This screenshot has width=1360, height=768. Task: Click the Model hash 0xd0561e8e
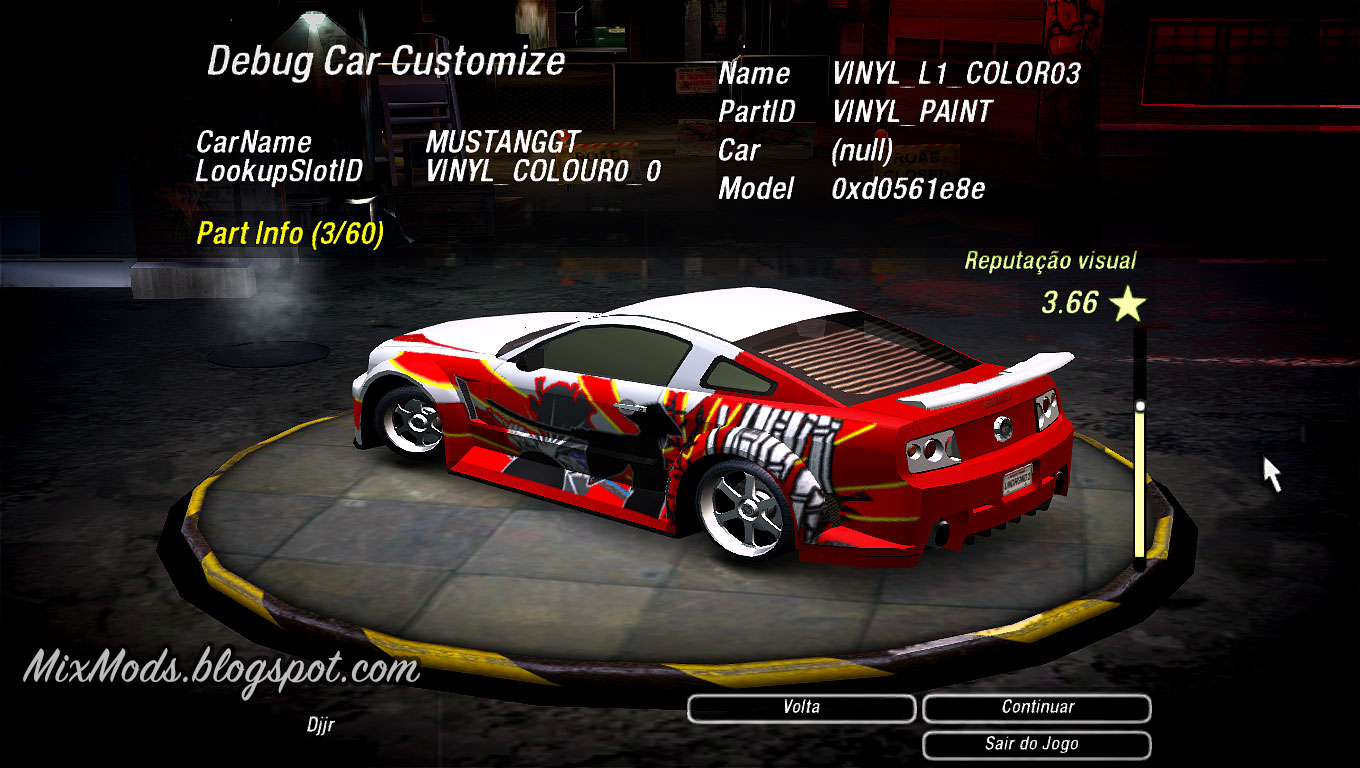click(x=908, y=189)
